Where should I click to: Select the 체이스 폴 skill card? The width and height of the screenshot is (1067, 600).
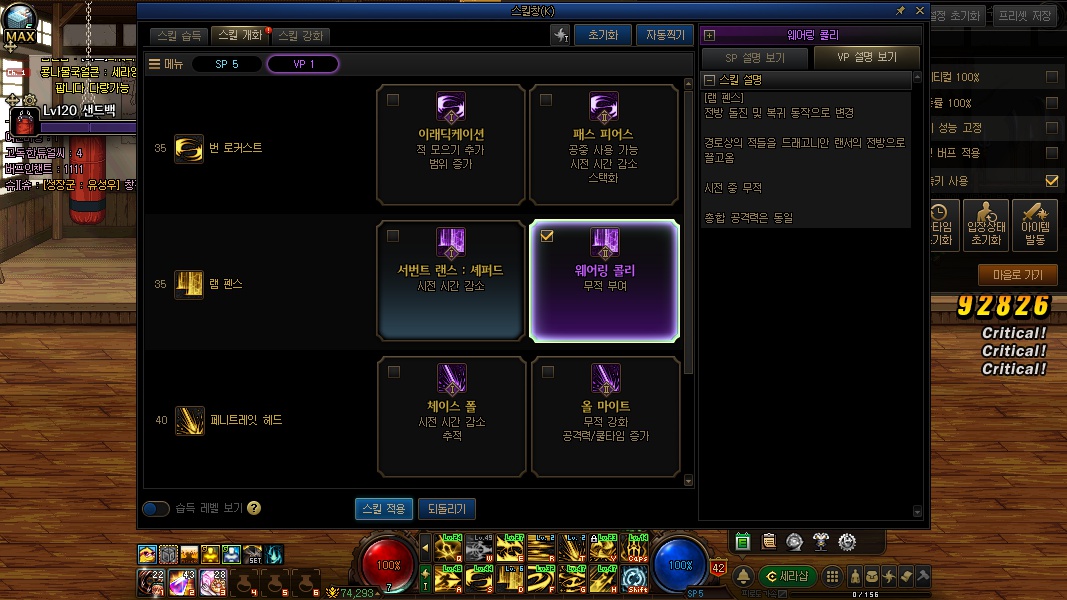(x=451, y=416)
